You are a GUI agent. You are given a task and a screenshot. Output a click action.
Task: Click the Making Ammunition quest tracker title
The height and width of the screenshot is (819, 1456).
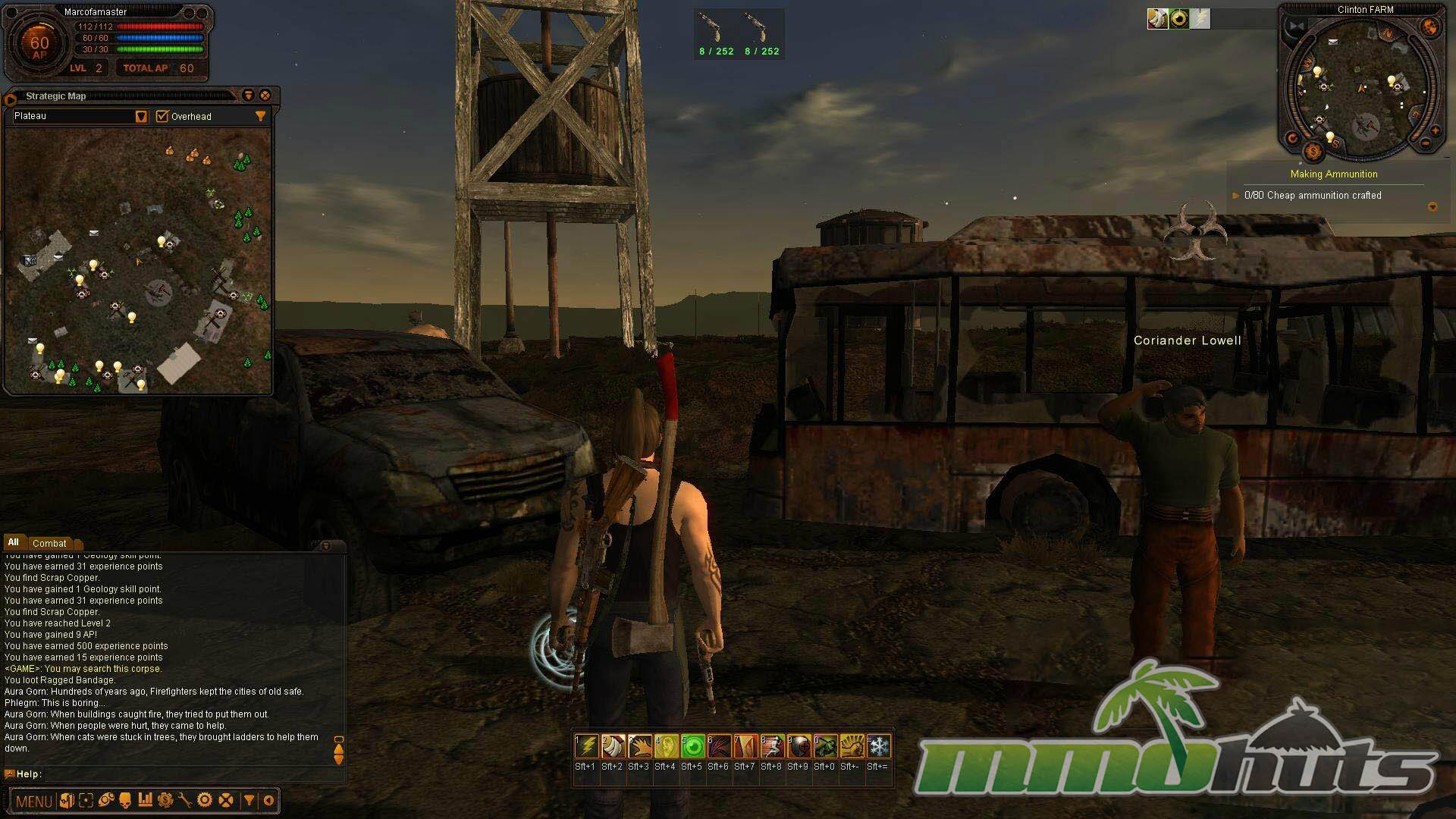pos(1333,174)
